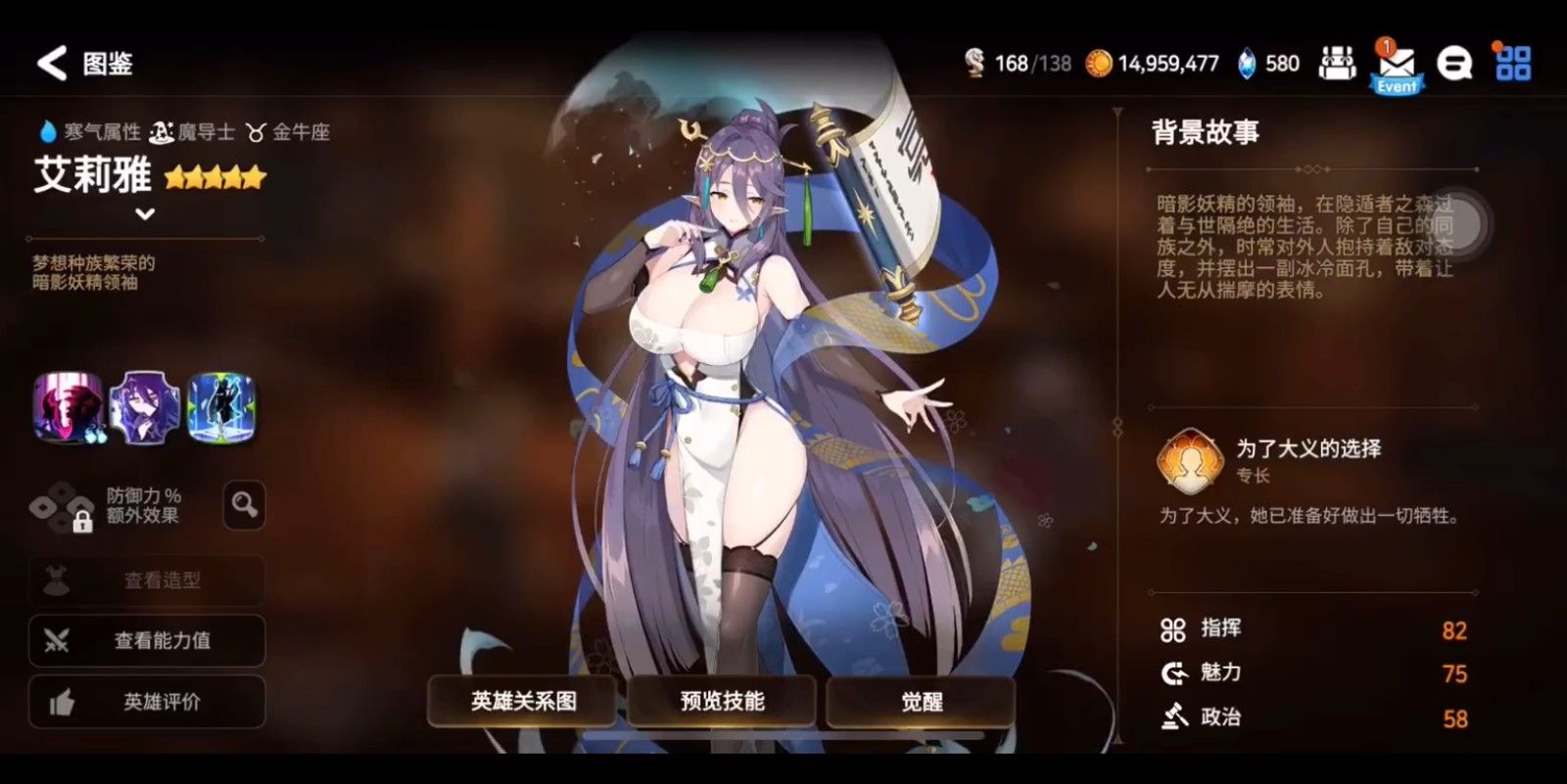Open the grid menu in top right corner
This screenshot has width=1567, height=784.
point(1513,63)
